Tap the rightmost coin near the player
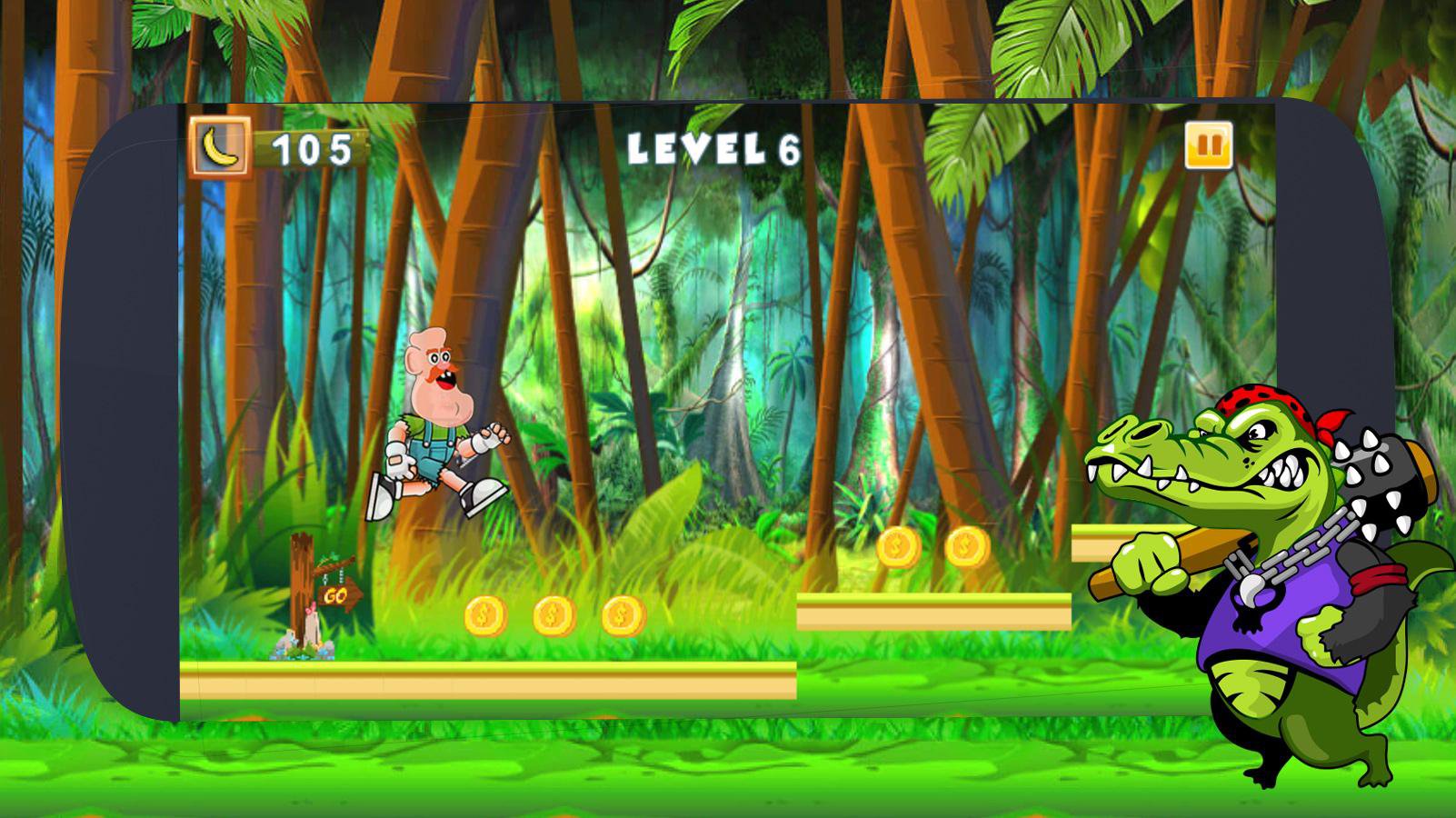Screen dimensions: 1456x818 (620, 616)
